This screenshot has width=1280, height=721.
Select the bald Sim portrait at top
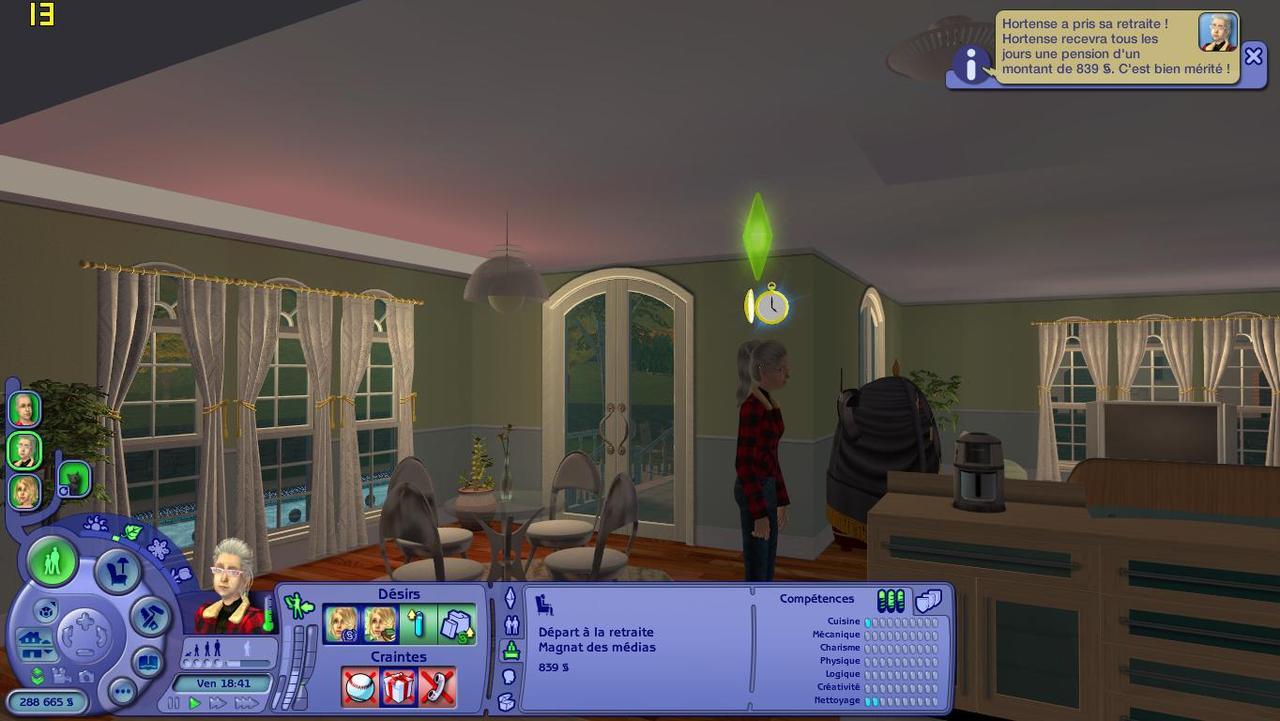point(24,408)
